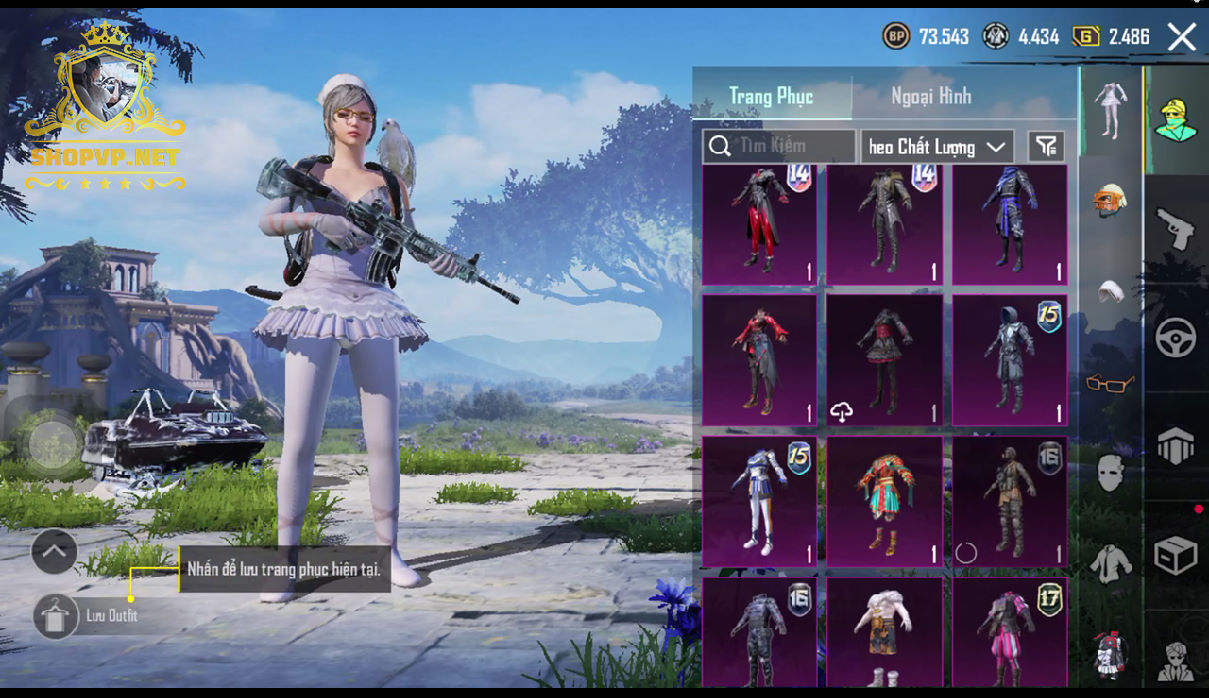Viewport: 1209px width, 698px height.
Task: Open the Ngoại Hình tab
Action: pos(931,96)
